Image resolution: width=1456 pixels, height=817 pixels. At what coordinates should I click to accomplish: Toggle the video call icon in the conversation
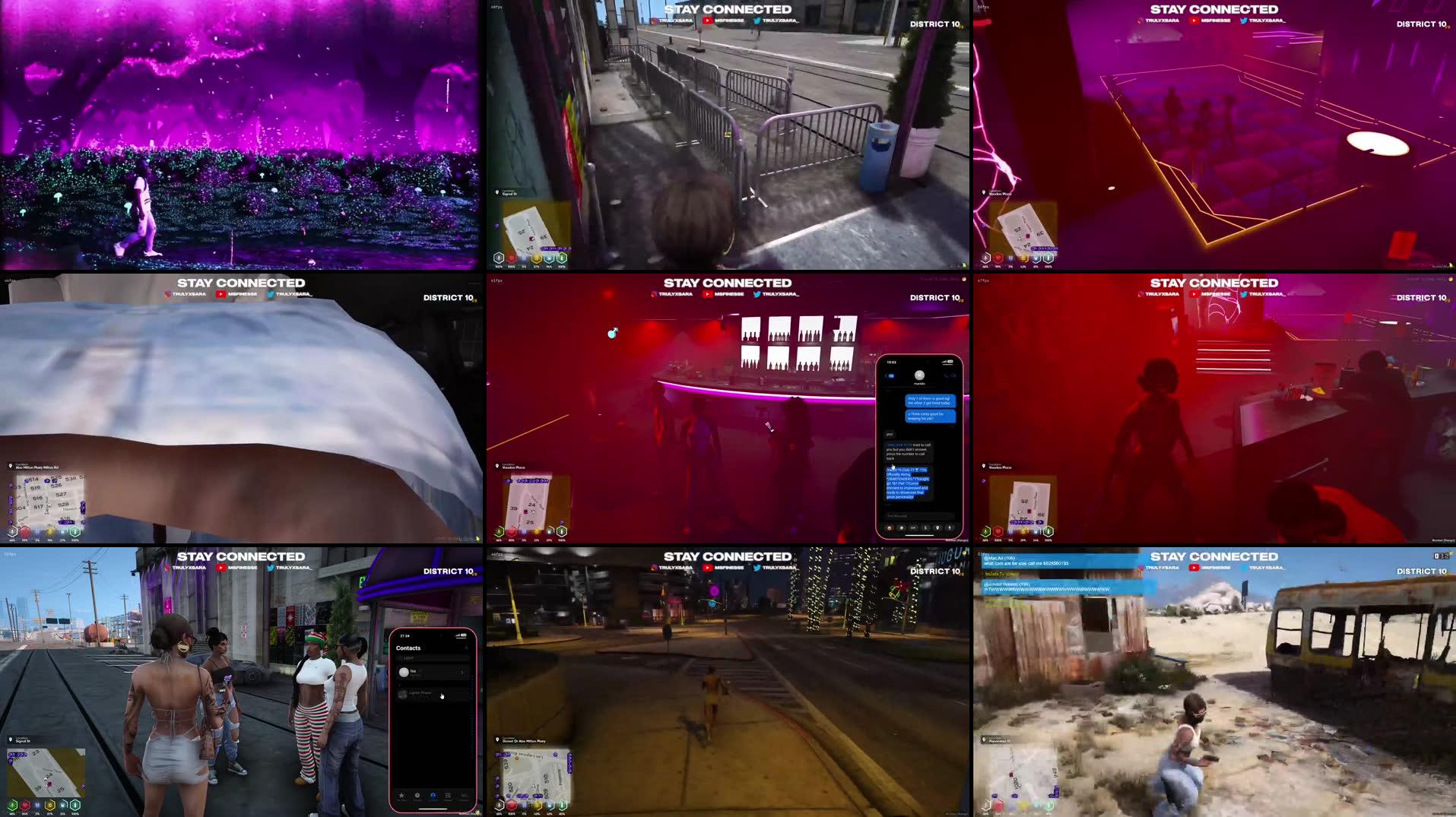point(953,375)
